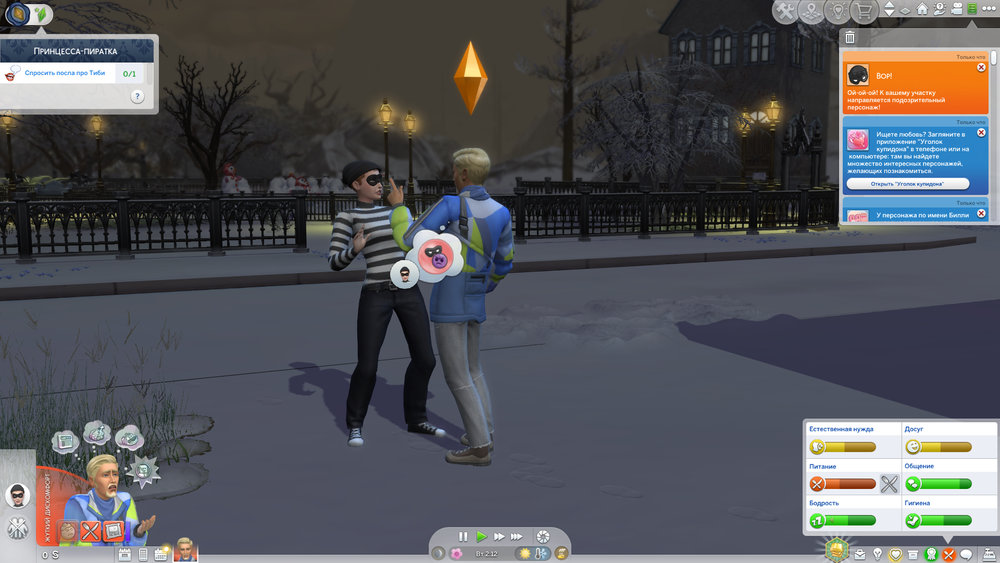Open help for 'Принцесса-пиратка' question mark
Image resolution: width=1000 pixels, height=563 pixels.
coord(137,97)
